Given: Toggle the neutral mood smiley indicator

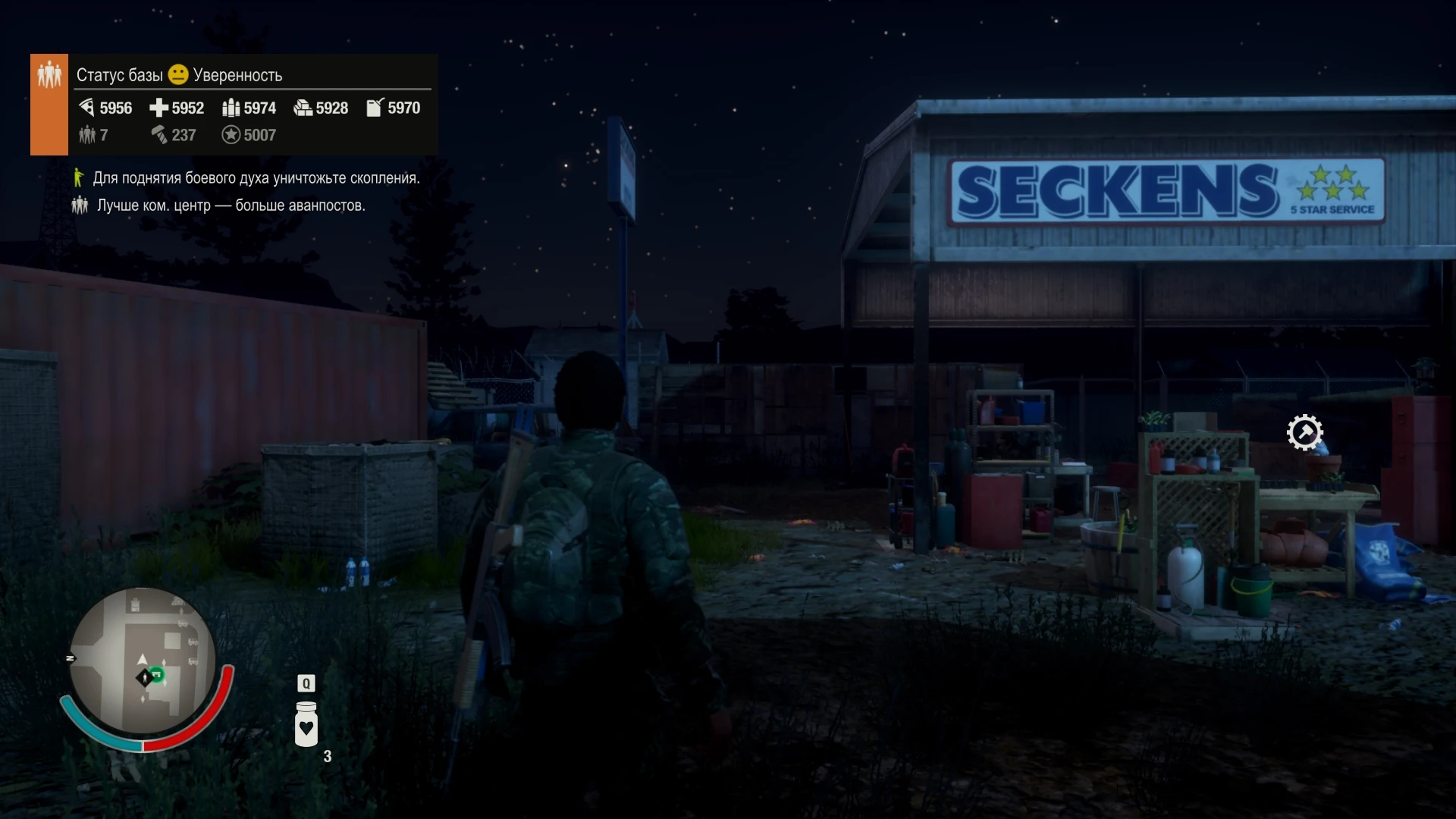Looking at the screenshot, I should pyautogui.click(x=177, y=74).
